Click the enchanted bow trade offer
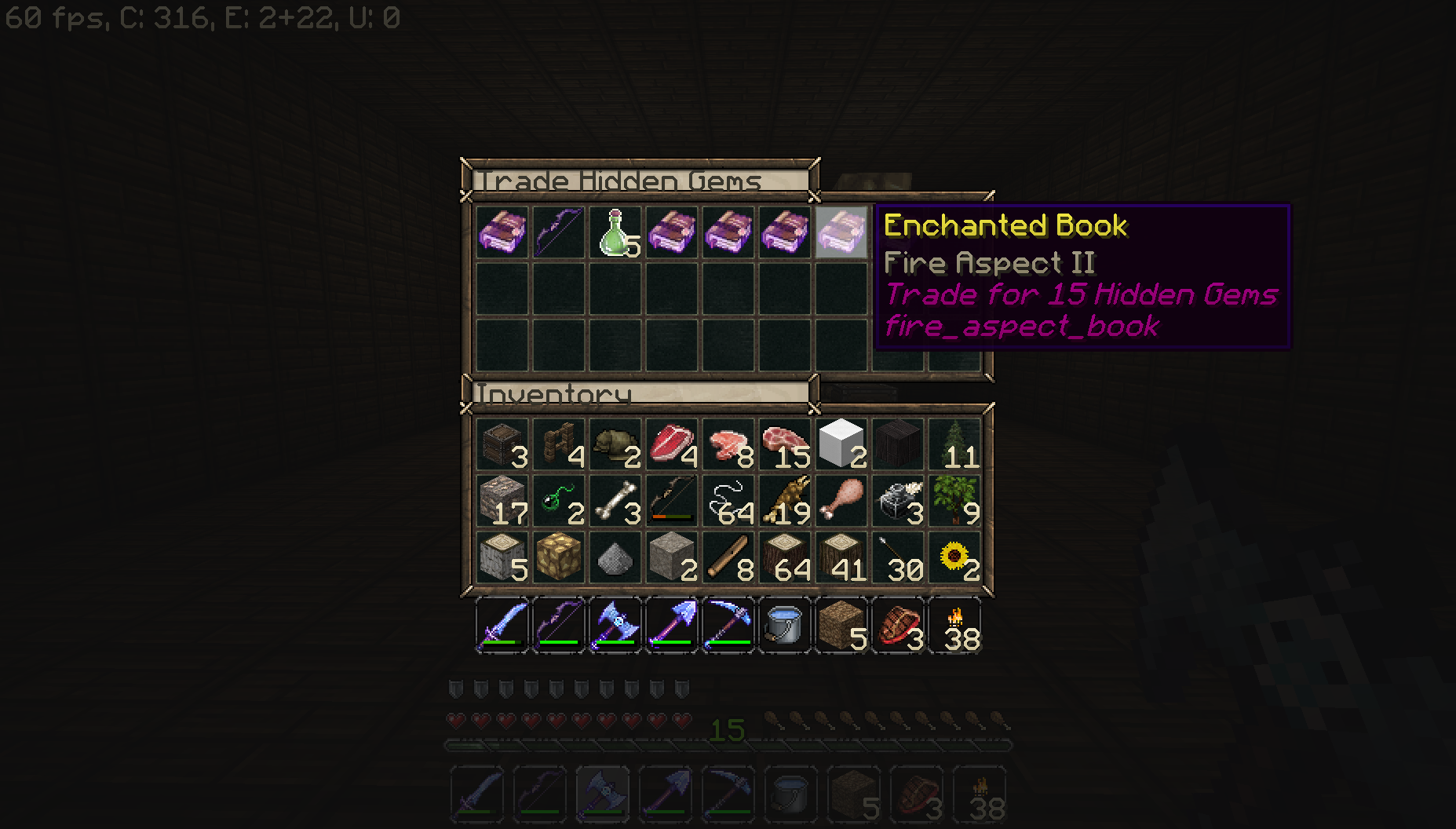 click(559, 232)
